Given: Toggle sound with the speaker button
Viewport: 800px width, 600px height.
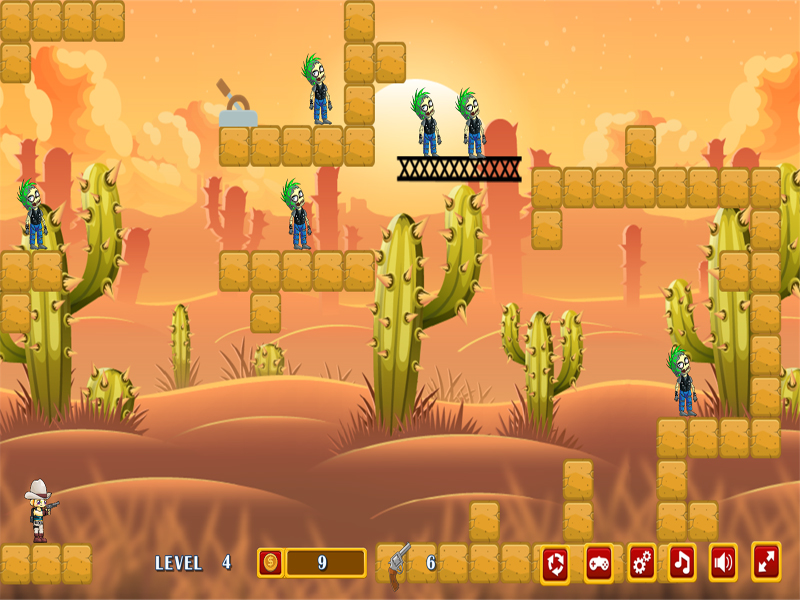Looking at the screenshot, I should tap(723, 563).
